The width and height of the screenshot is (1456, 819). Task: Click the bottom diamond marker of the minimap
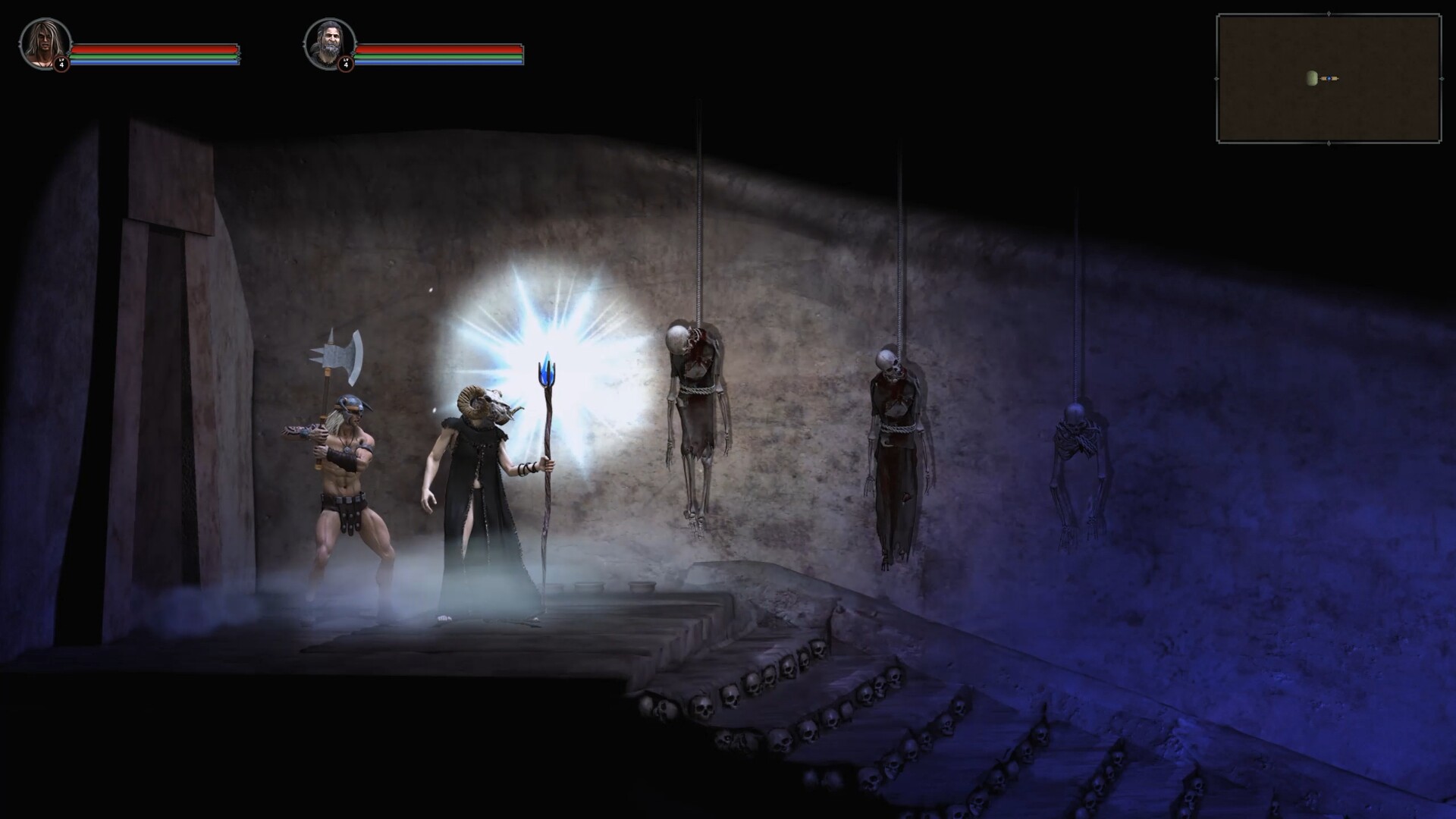pyautogui.click(x=1329, y=143)
